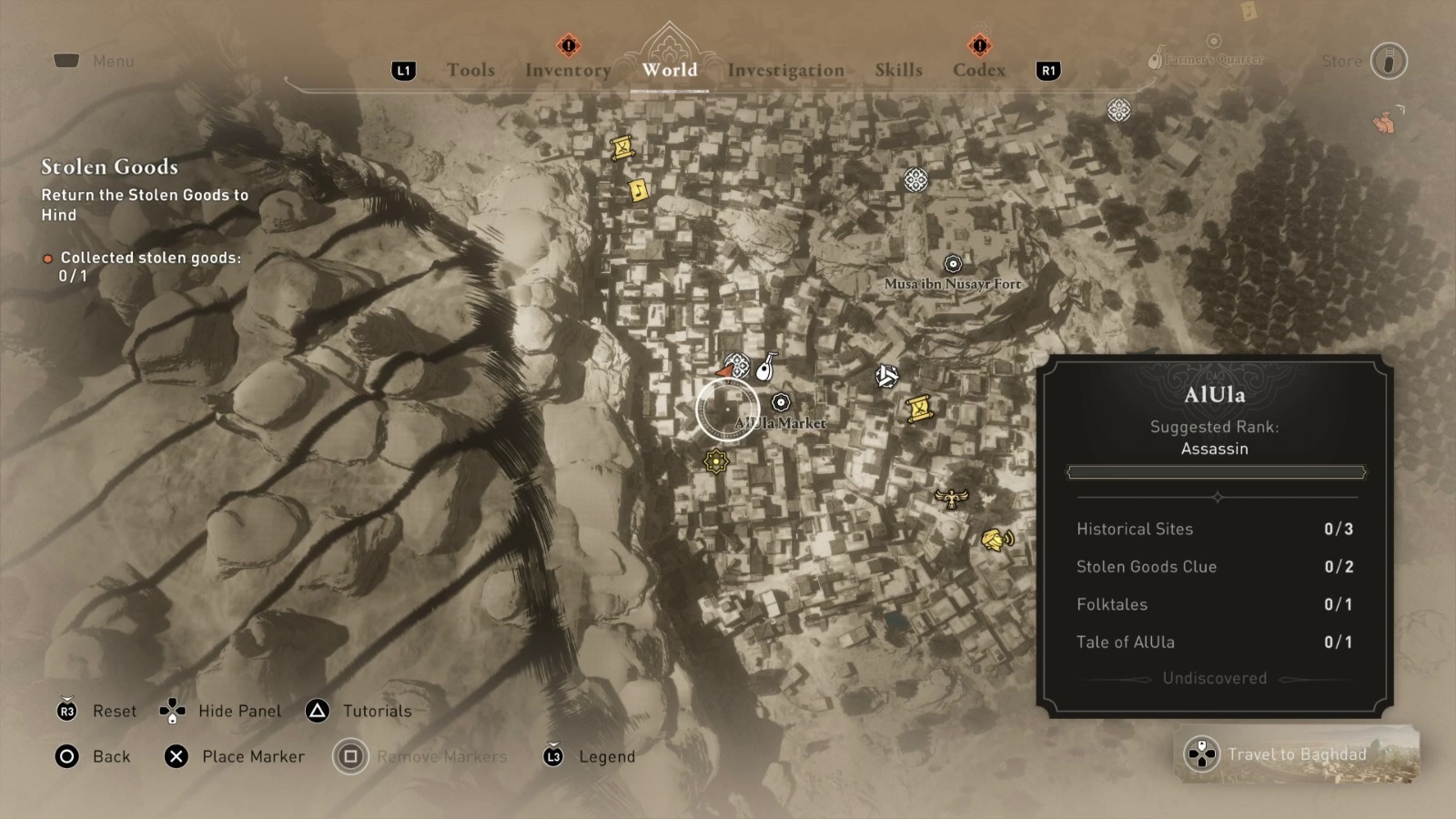Click the Suggested Rank Assassin progress bar
Screen dimensions: 1456x819
[1216, 471]
